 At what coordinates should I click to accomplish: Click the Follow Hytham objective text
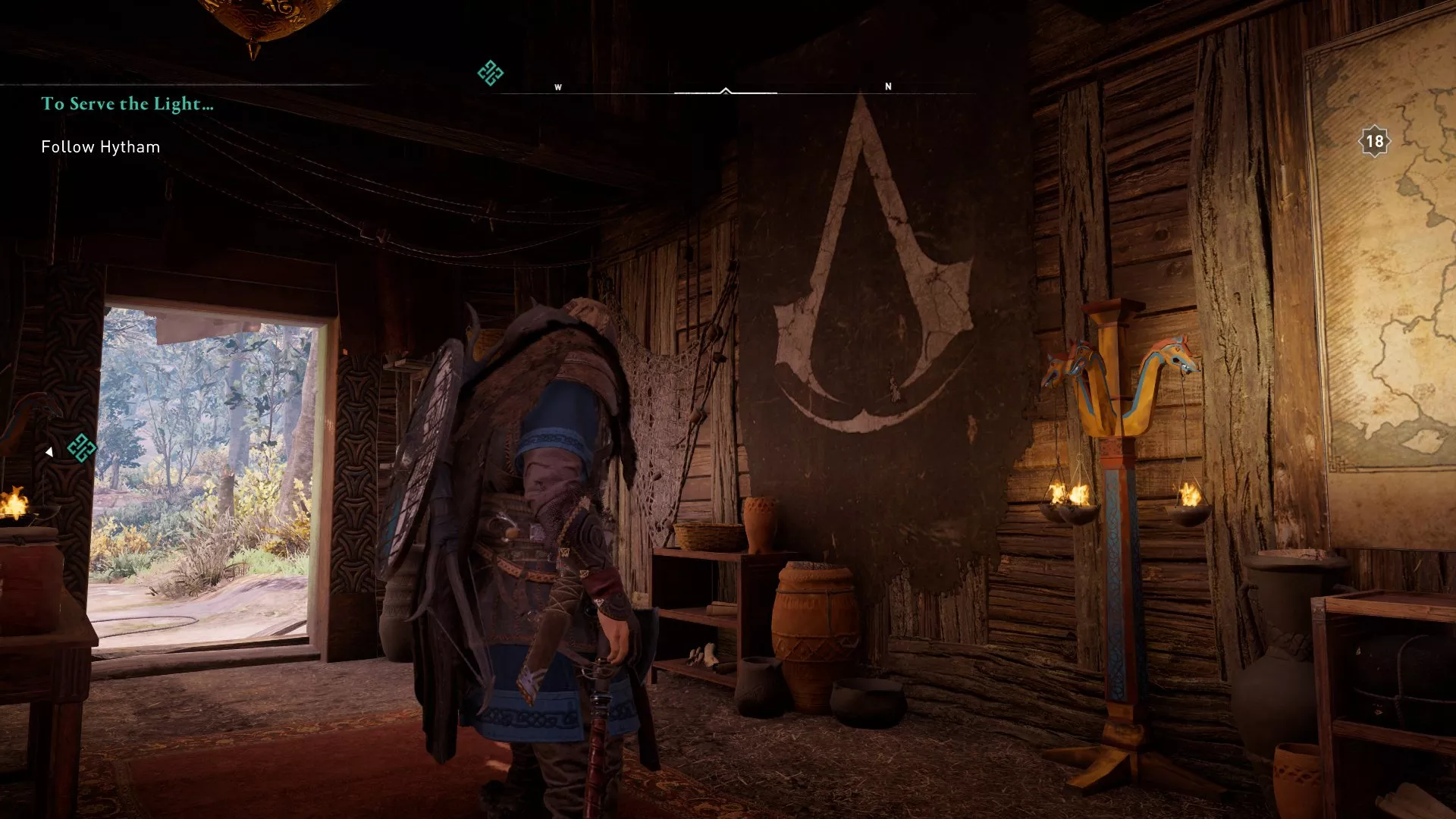pyautogui.click(x=100, y=147)
